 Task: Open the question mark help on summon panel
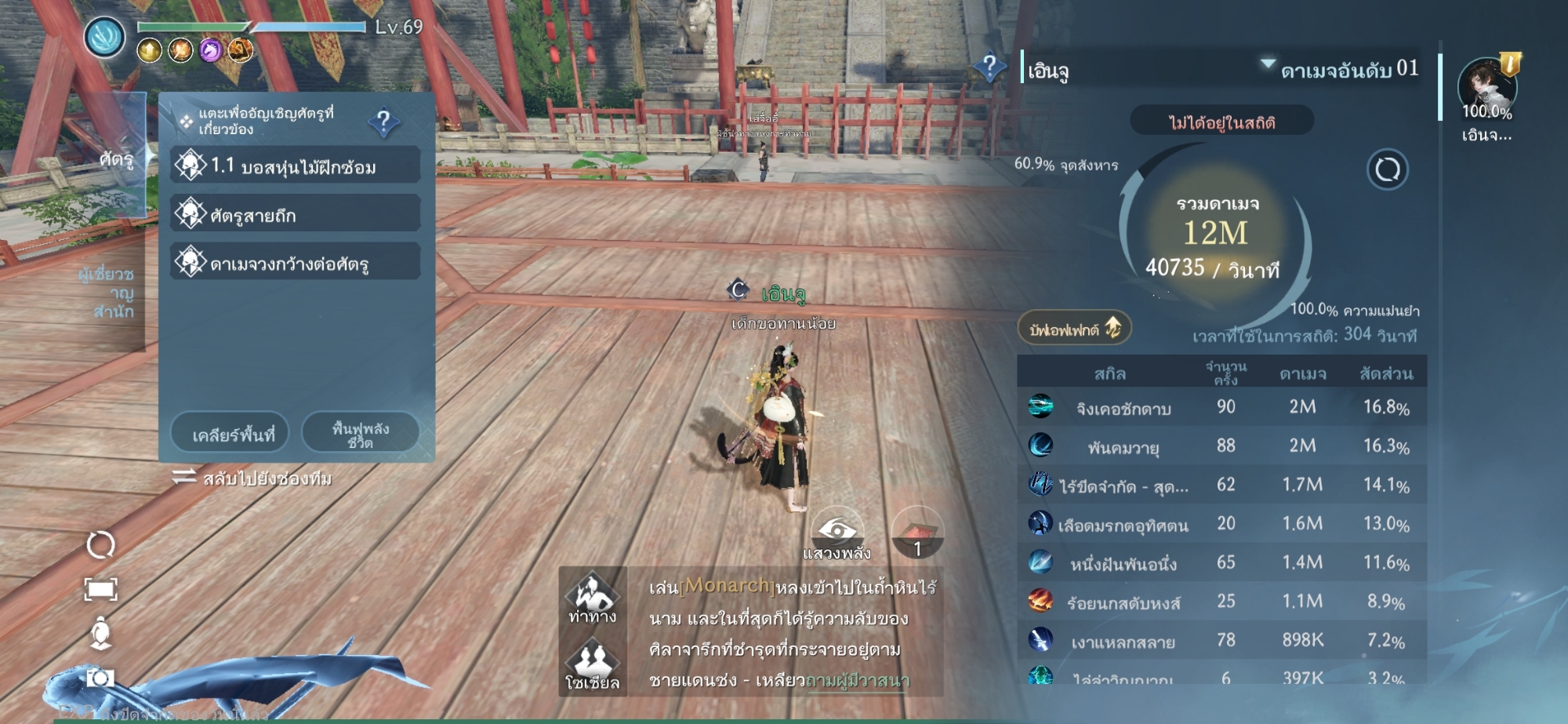[x=383, y=122]
